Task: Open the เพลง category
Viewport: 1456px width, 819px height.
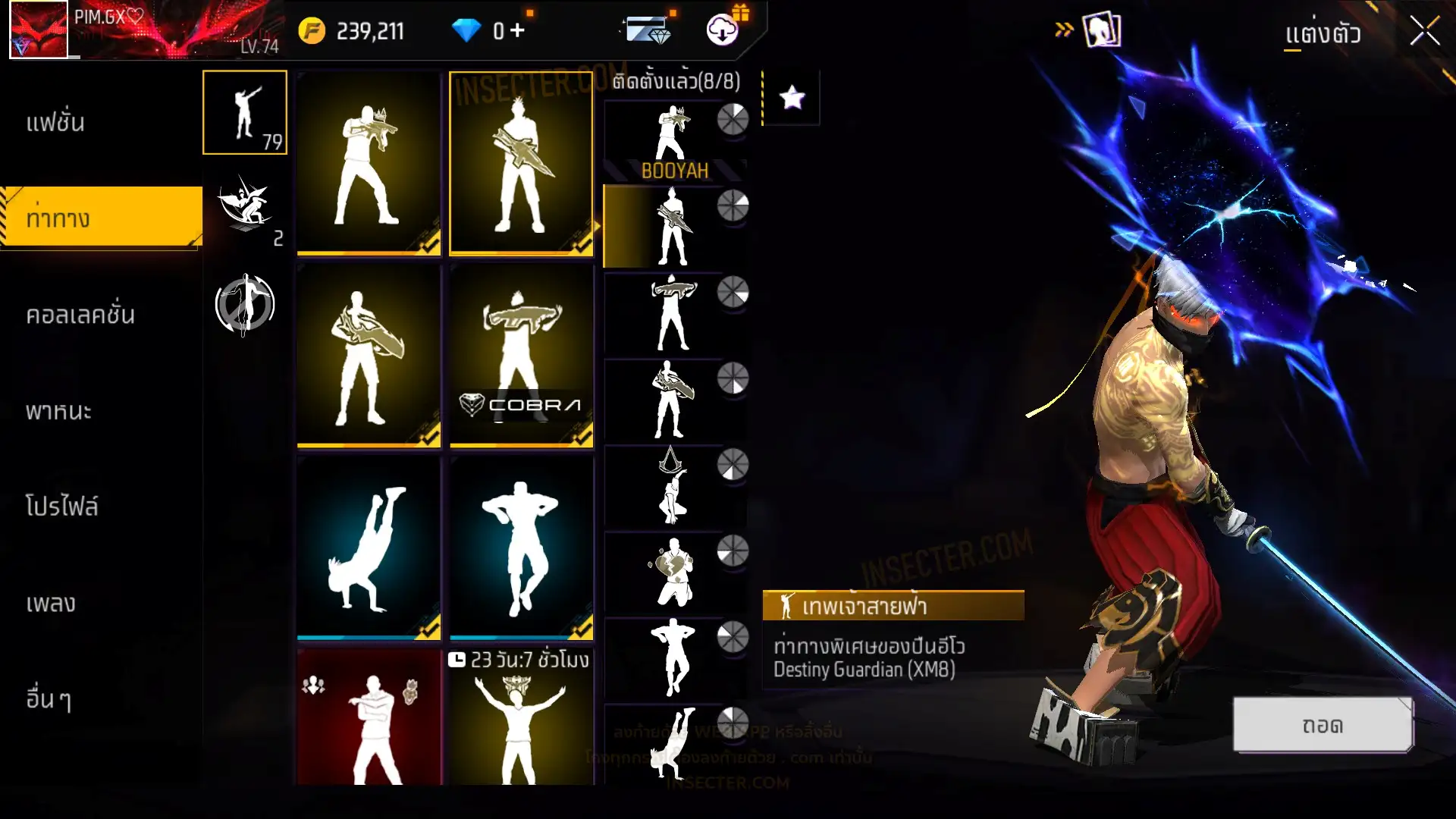Action: click(x=51, y=604)
